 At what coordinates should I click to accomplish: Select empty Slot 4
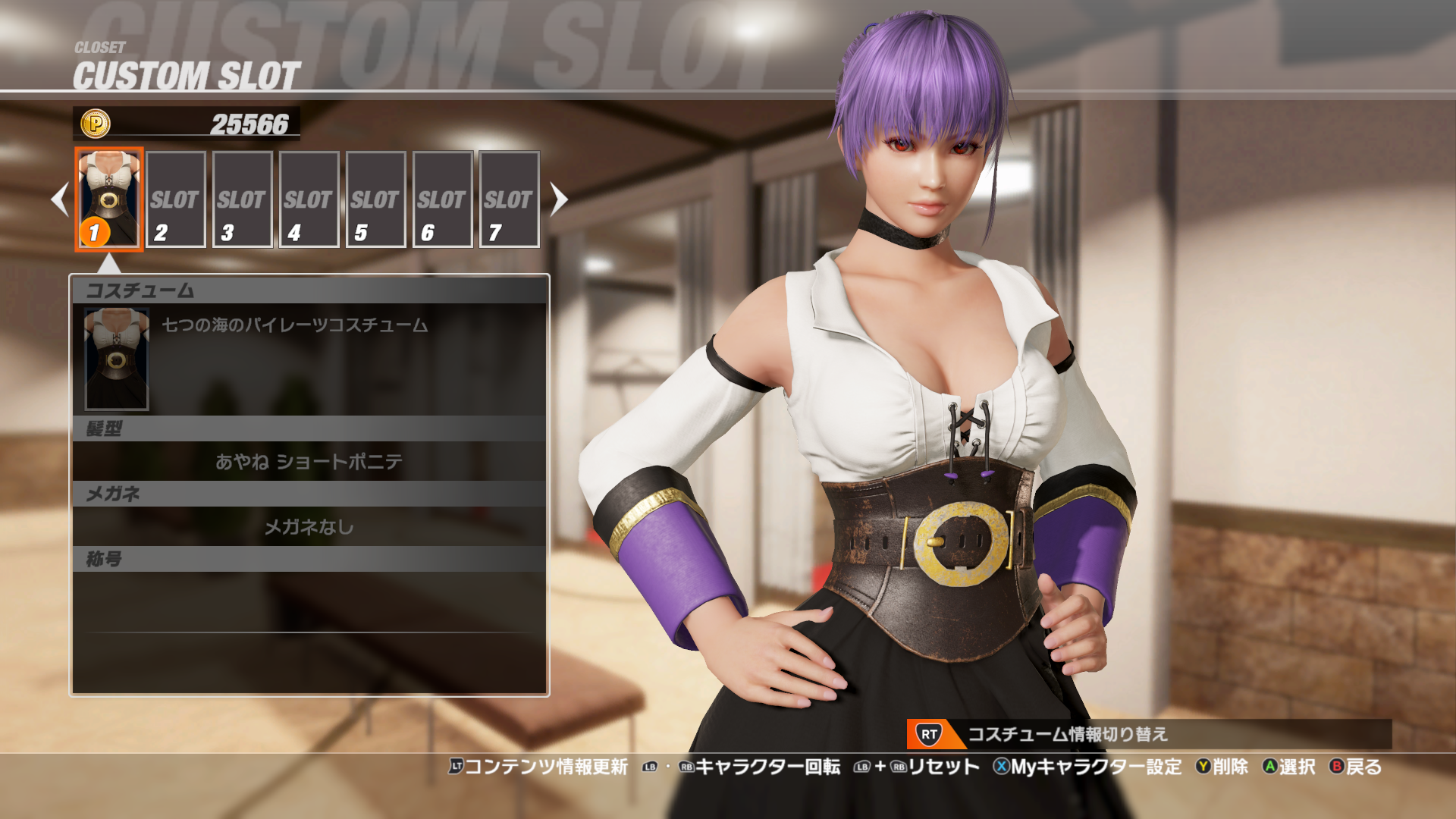pyautogui.click(x=309, y=199)
